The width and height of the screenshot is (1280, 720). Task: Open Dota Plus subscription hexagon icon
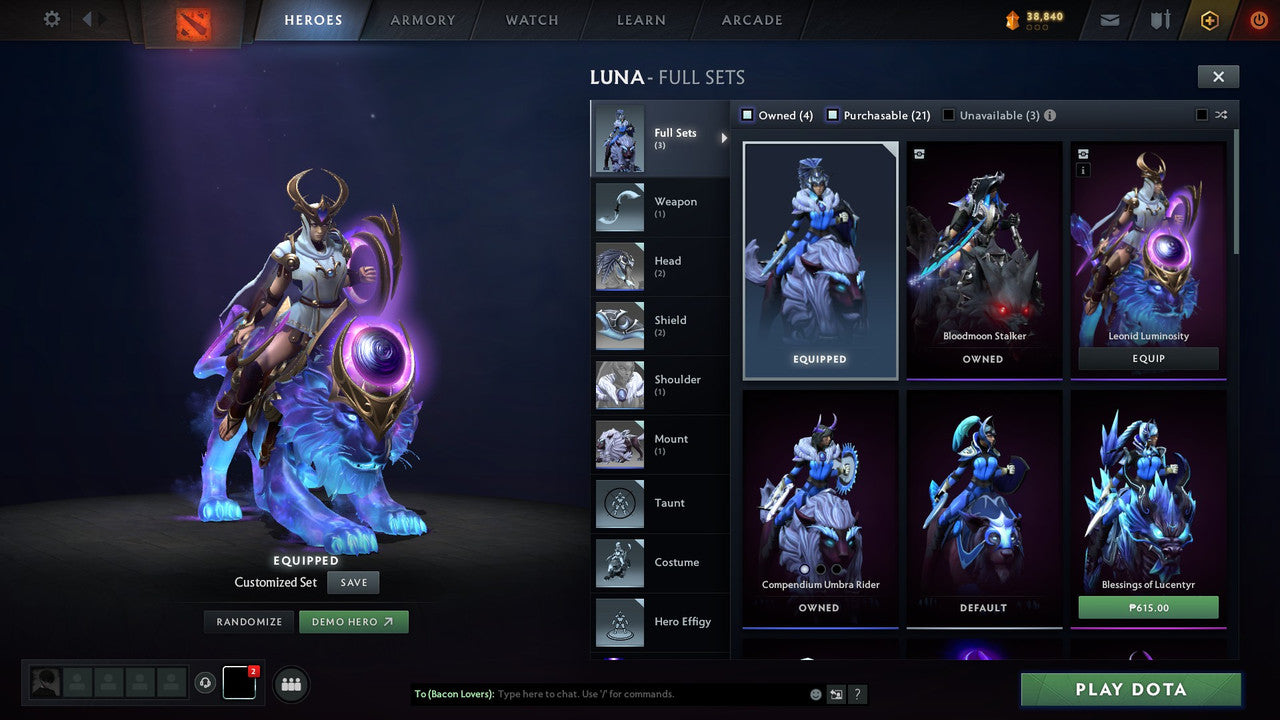(x=1209, y=20)
